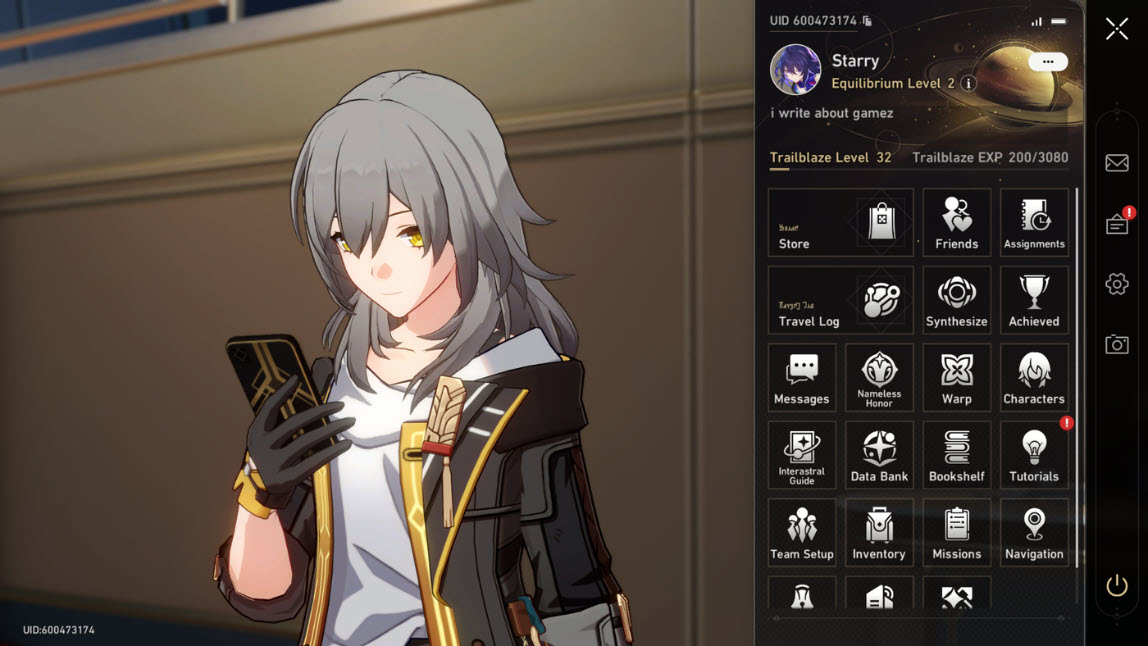Click the power button icon
1148x646 pixels.
click(x=1117, y=586)
